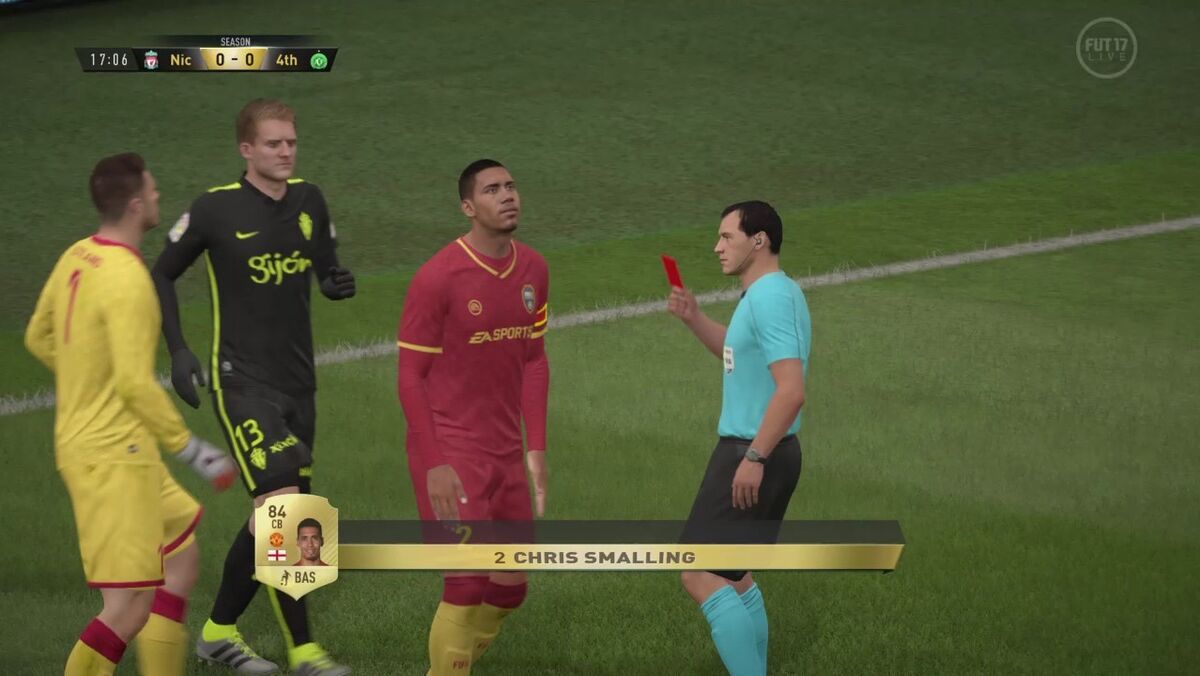Select the Chris Smalling player card
The width and height of the screenshot is (1200, 676).
coord(296,545)
